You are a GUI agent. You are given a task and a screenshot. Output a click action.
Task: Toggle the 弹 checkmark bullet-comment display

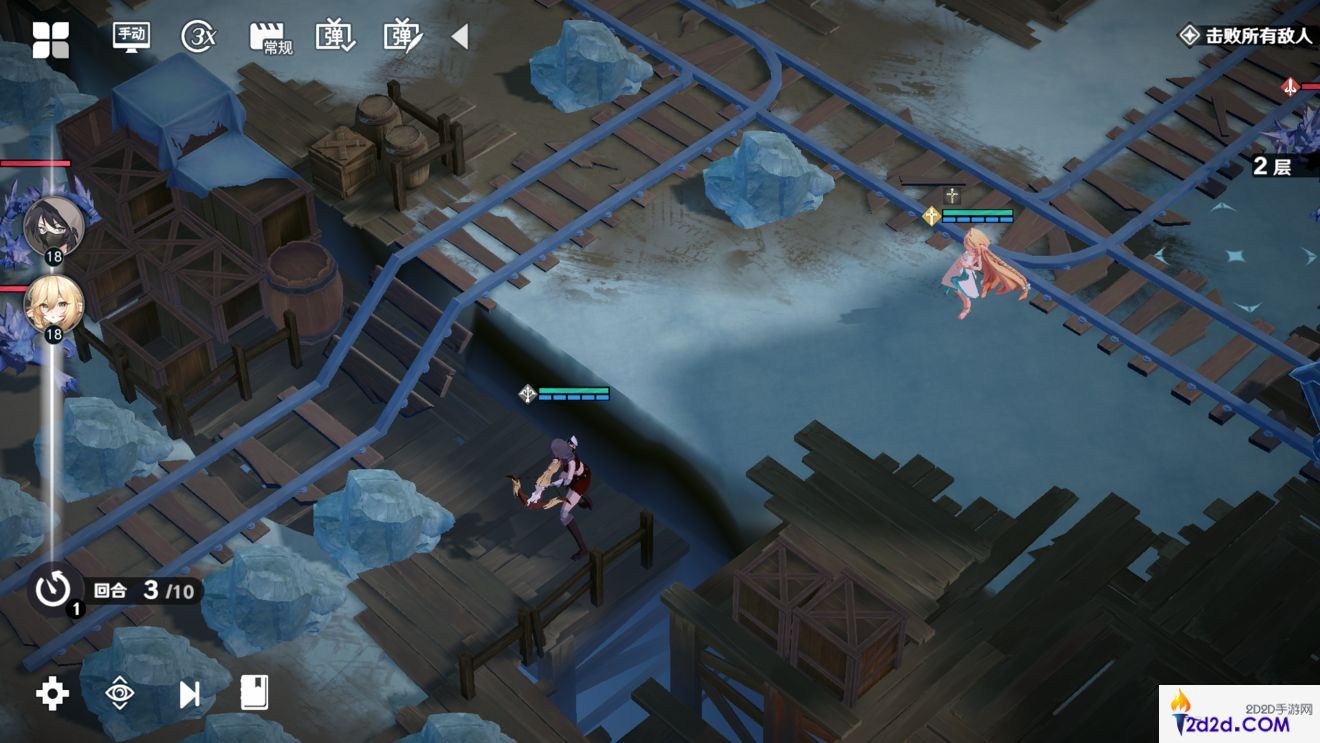click(x=335, y=37)
